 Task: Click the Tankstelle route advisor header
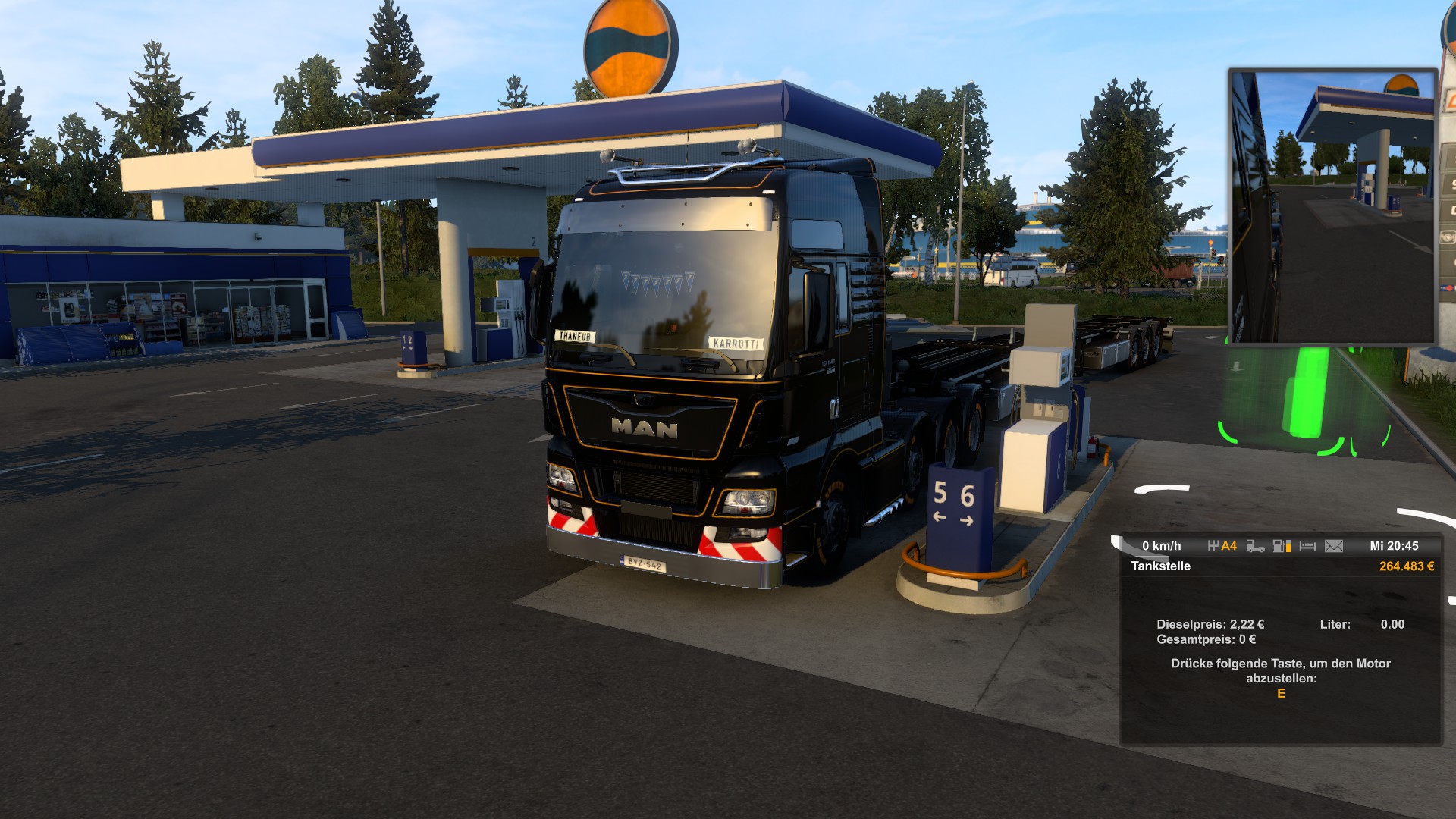pyautogui.click(x=1161, y=566)
